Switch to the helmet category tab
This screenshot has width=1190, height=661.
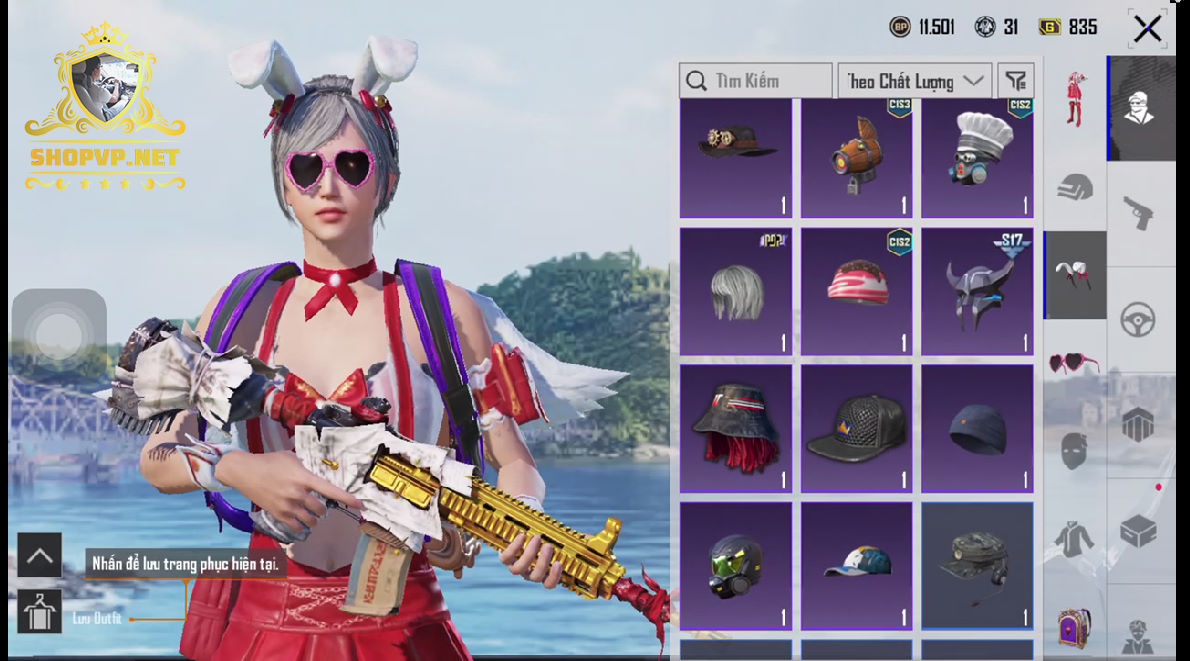point(1075,187)
